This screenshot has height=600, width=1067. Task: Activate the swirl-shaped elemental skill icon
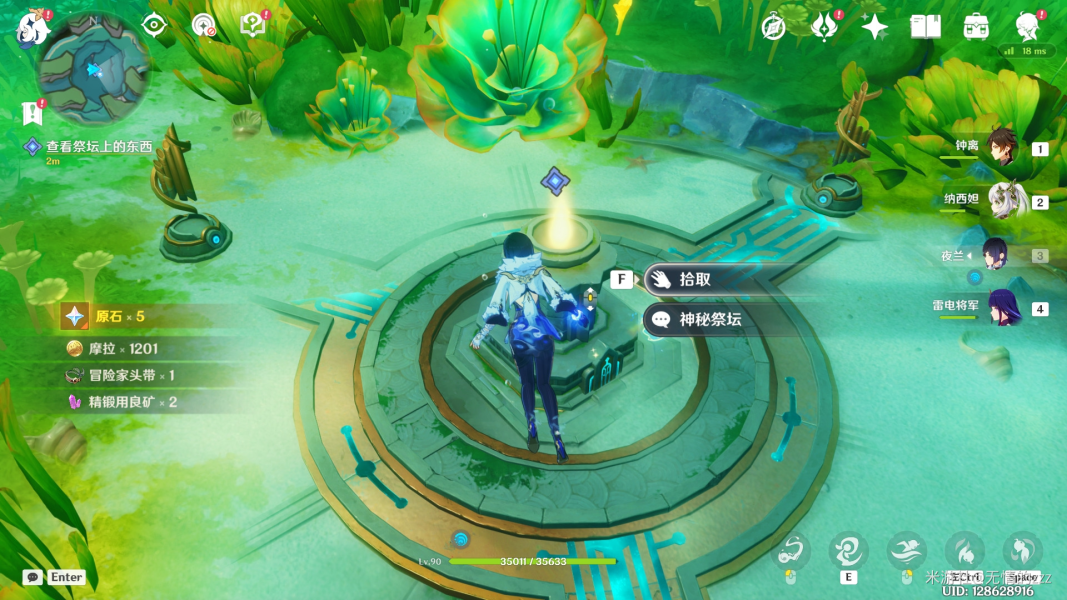[x=848, y=551]
